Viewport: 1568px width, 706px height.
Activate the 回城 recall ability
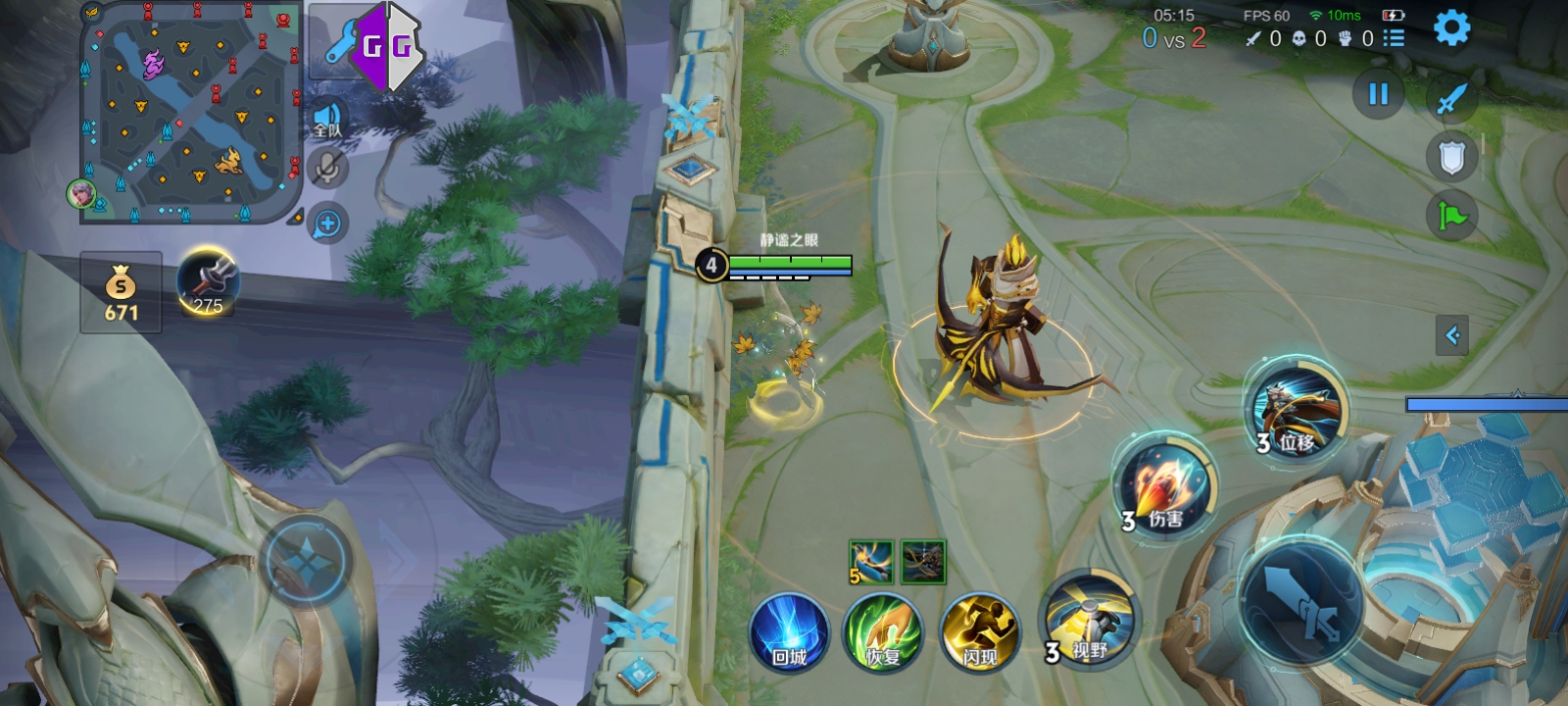(x=789, y=632)
